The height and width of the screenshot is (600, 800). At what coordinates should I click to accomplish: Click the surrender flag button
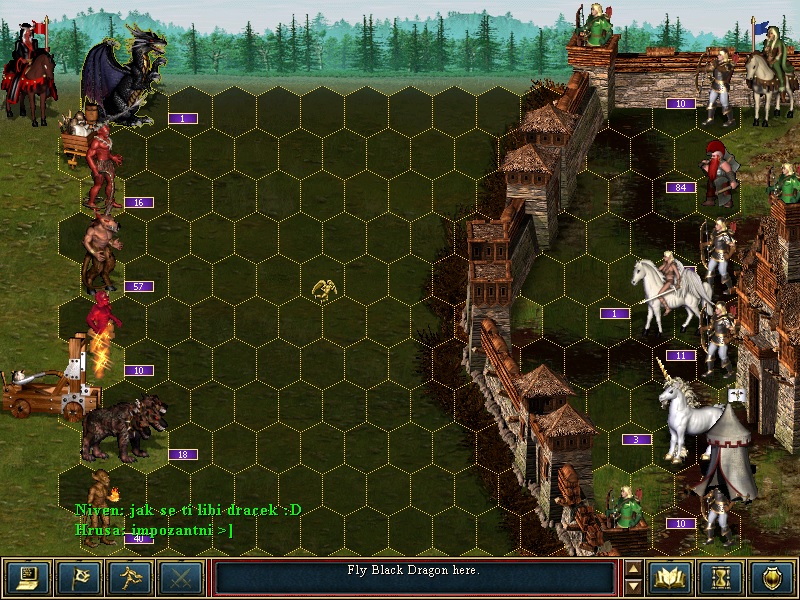[78, 578]
